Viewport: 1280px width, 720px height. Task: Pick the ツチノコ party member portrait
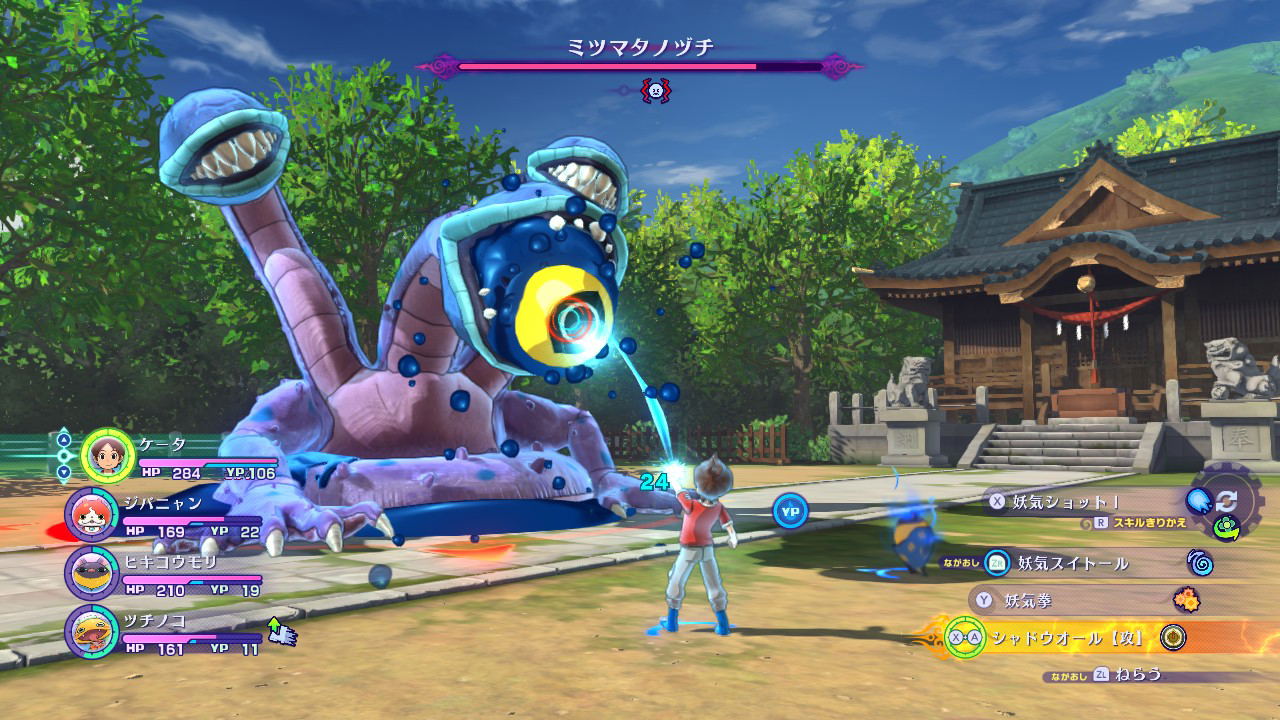coord(92,632)
